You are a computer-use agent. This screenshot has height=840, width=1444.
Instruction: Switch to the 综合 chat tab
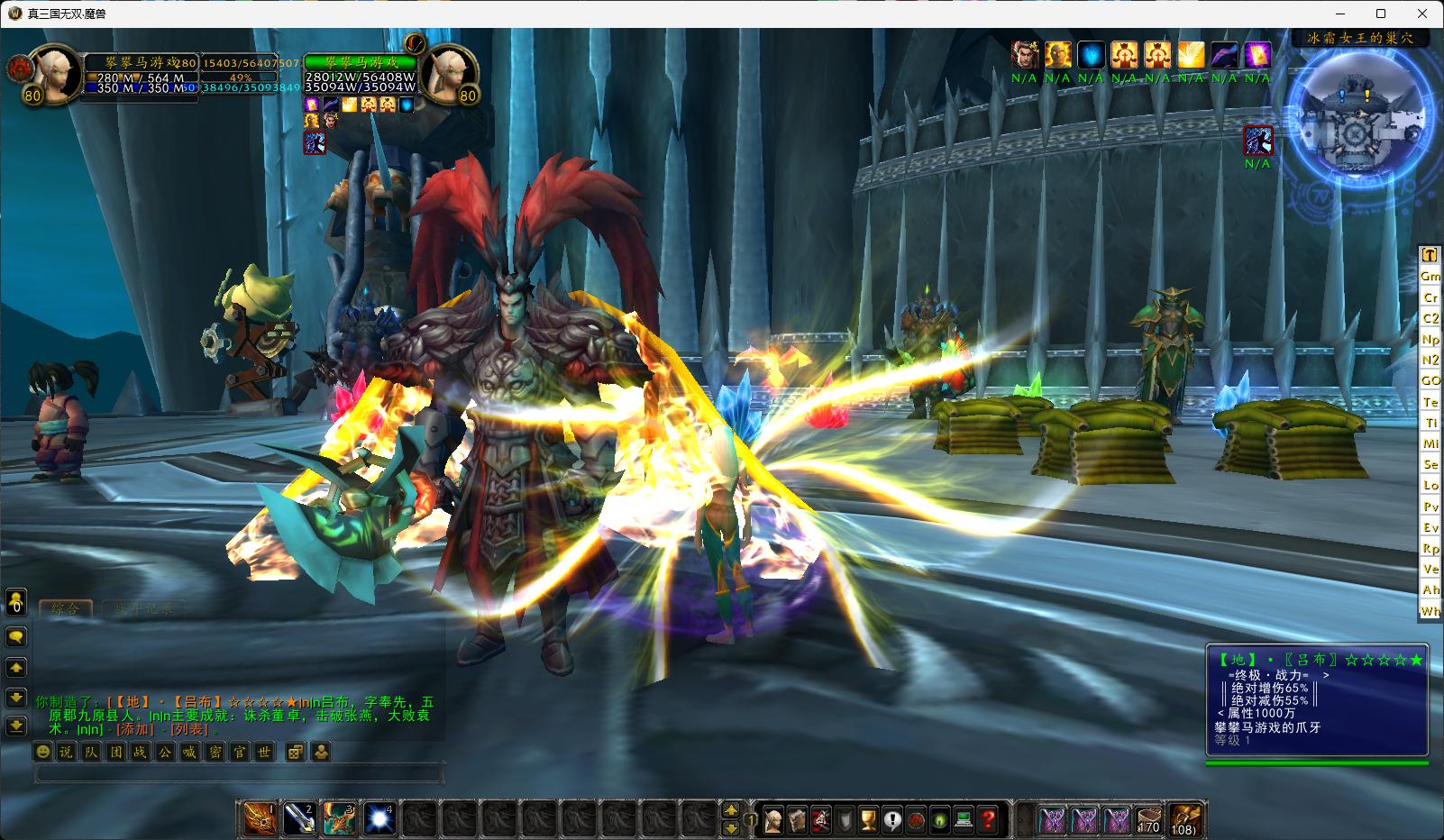66,608
